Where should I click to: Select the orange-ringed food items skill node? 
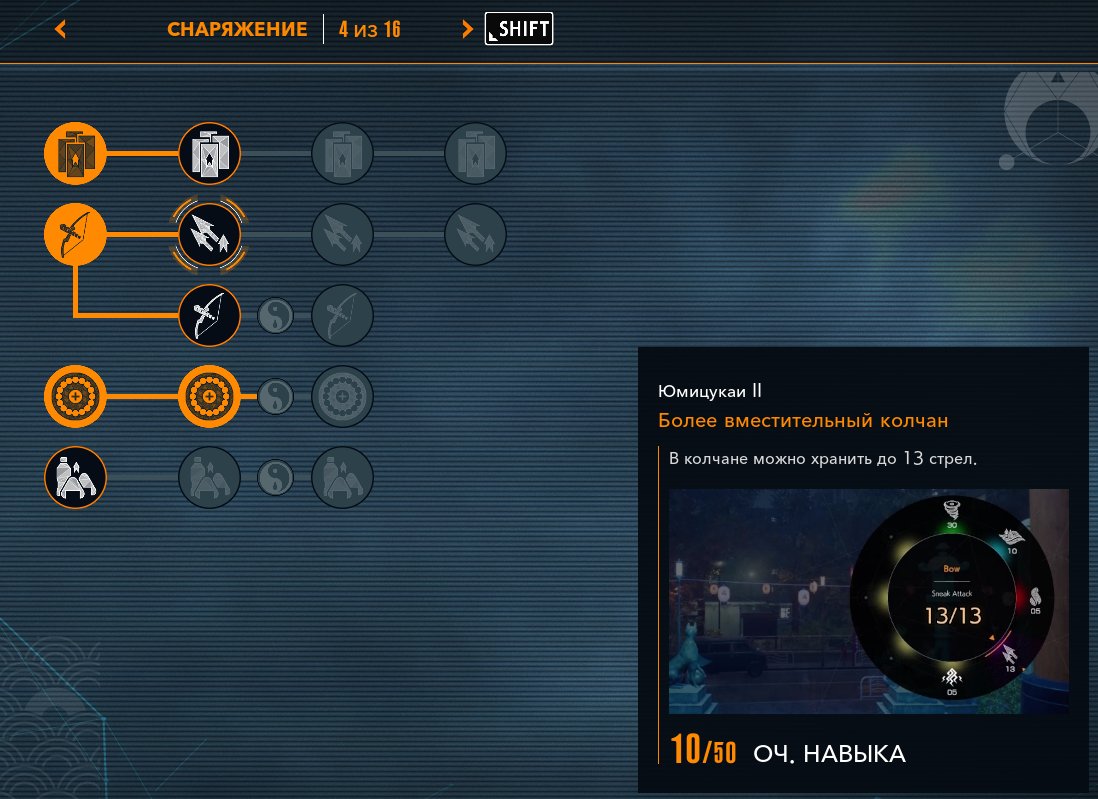pos(75,478)
